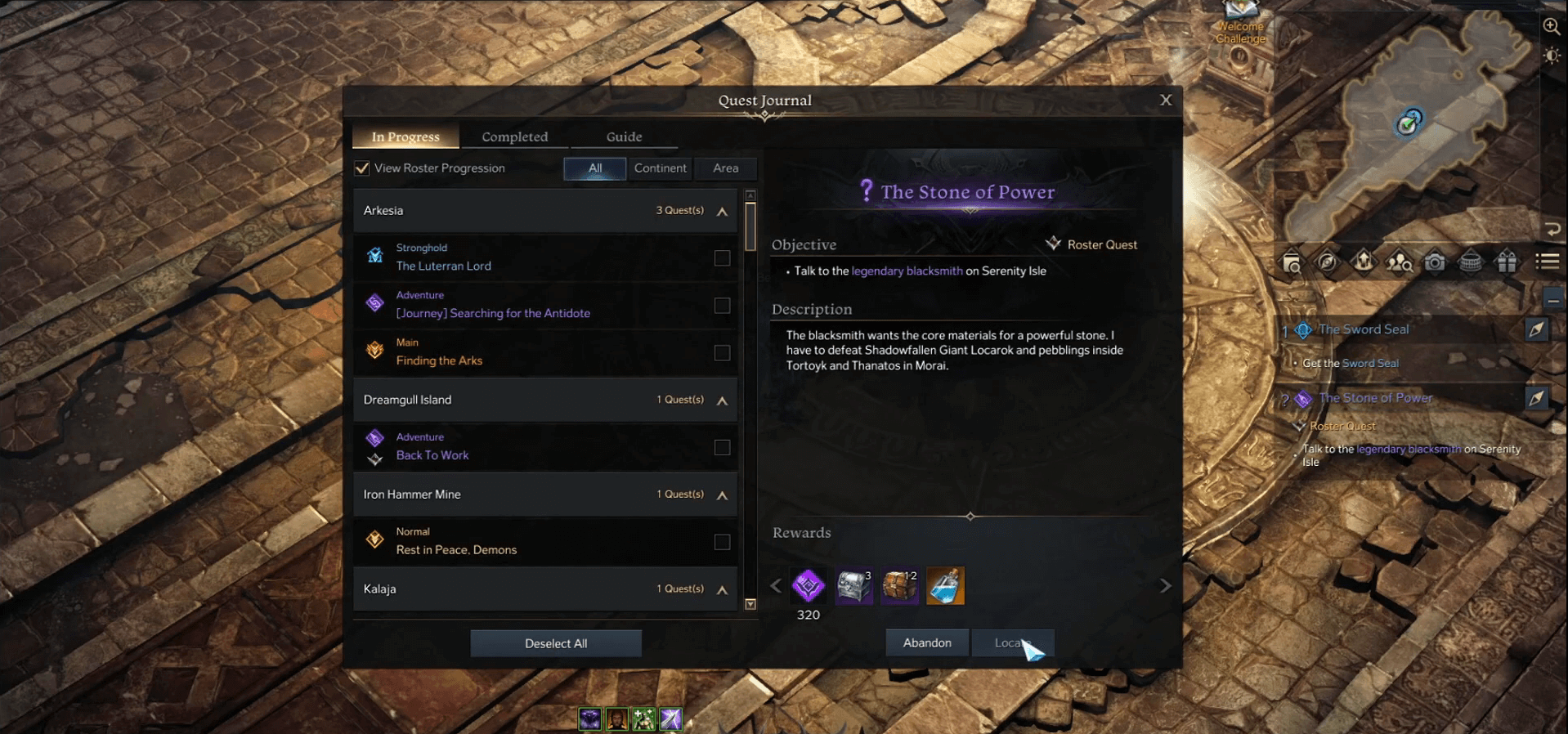The width and height of the screenshot is (1568, 734).
Task: Collapse the Arkesia quest group
Action: coord(723,212)
